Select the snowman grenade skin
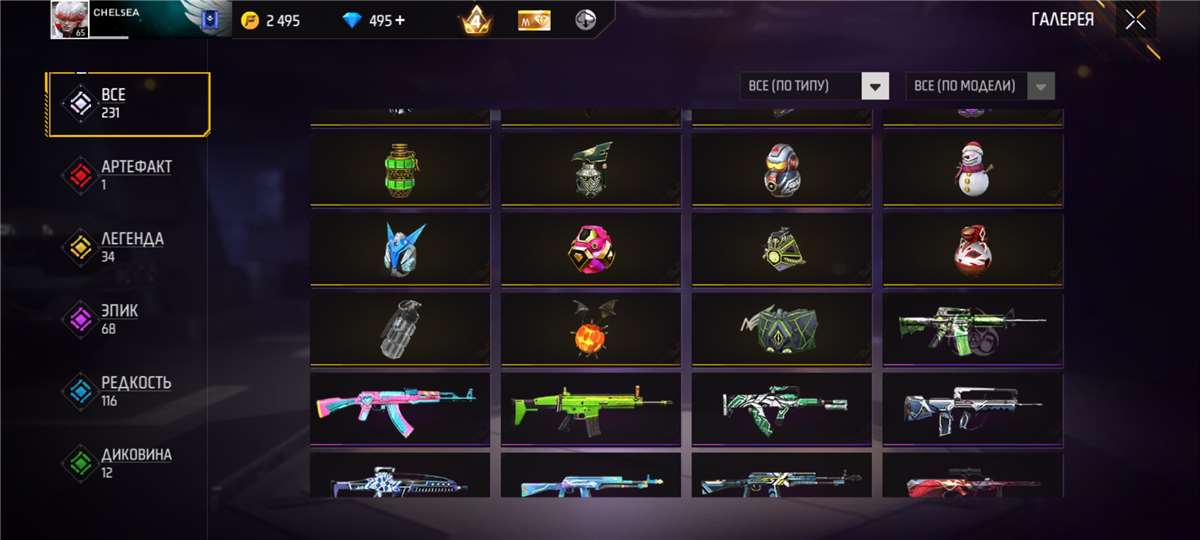Screen dimensions: 1200x540 click(x=973, y=168)
